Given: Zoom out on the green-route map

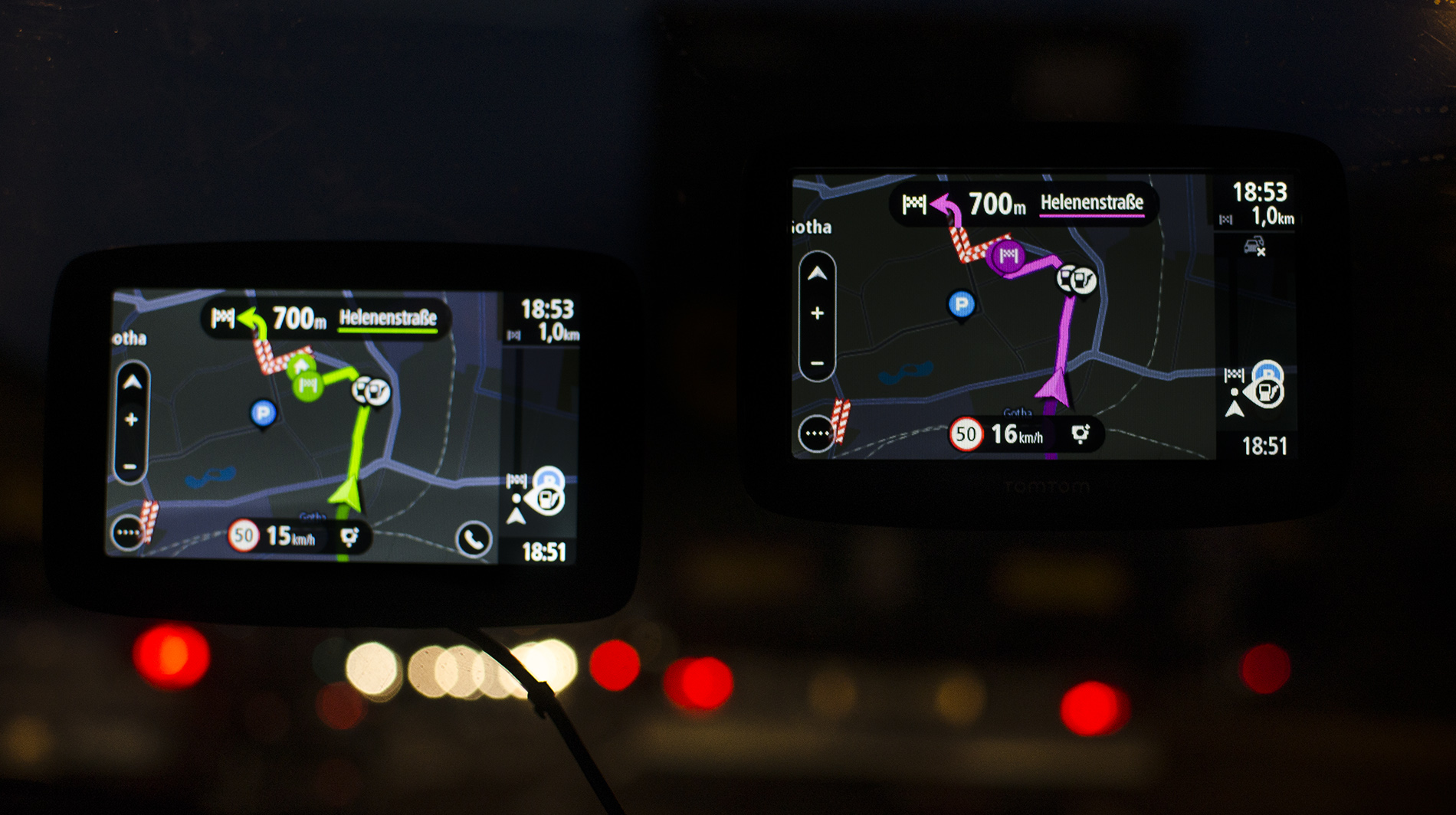Looking at the screenshot, I should [x=130, y=466].
